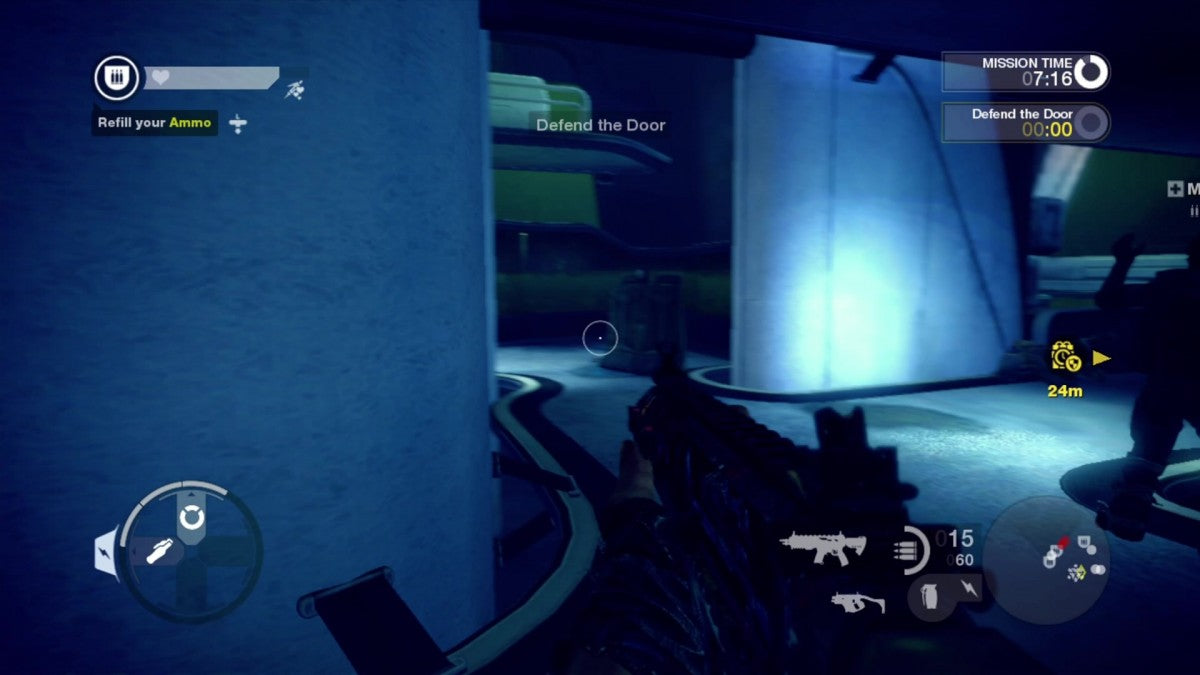Switch to the secondary SMG weapon icon
Image resolution: width=1200 pixels, height=675 pixels.
pyautogui.click(x=857, y=602)
